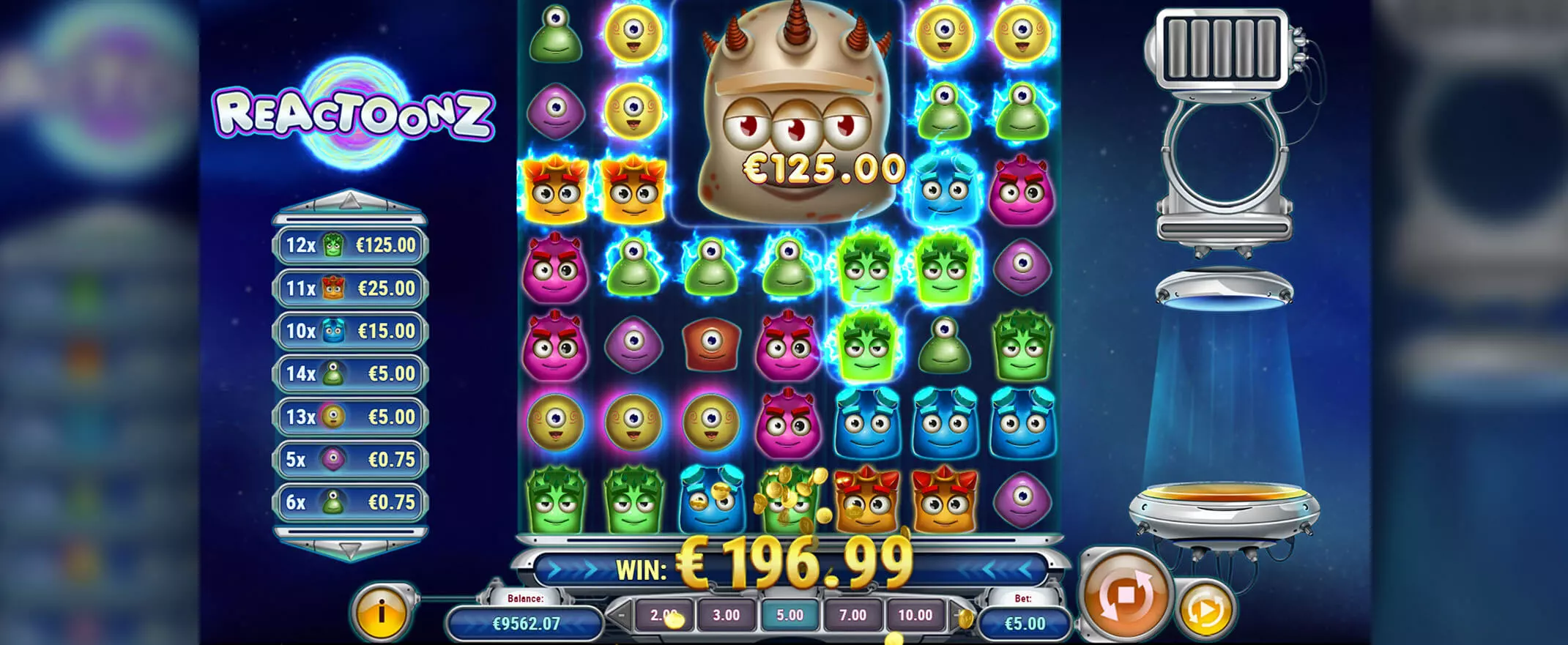The image size is (1568, 645).
Task: Select the 12x €125.00 win entry
Action: pos(350,245)
